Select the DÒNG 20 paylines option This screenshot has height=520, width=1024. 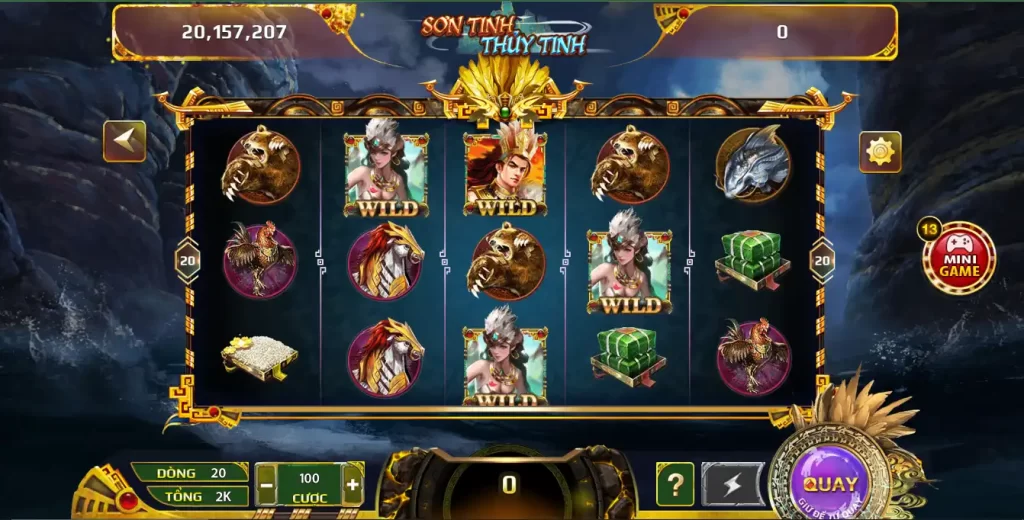(x=190, y=473)
